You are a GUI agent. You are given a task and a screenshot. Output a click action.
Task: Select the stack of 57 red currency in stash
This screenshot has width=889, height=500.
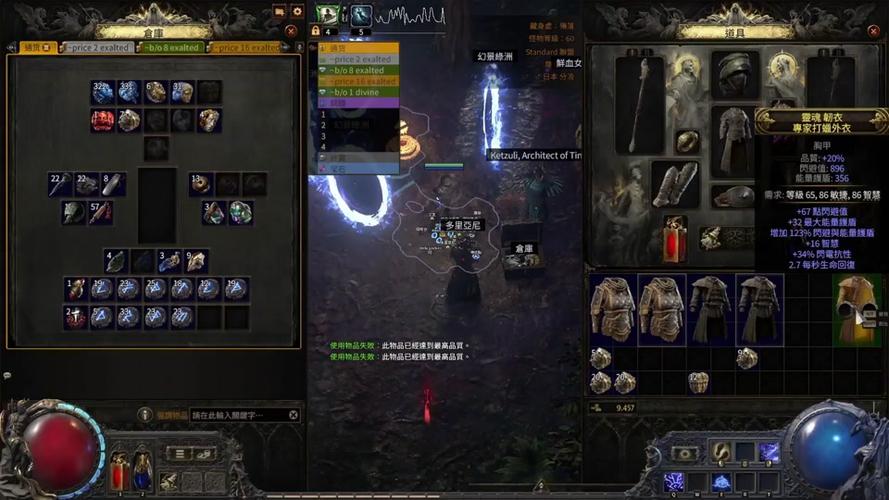tap(100, 212)
